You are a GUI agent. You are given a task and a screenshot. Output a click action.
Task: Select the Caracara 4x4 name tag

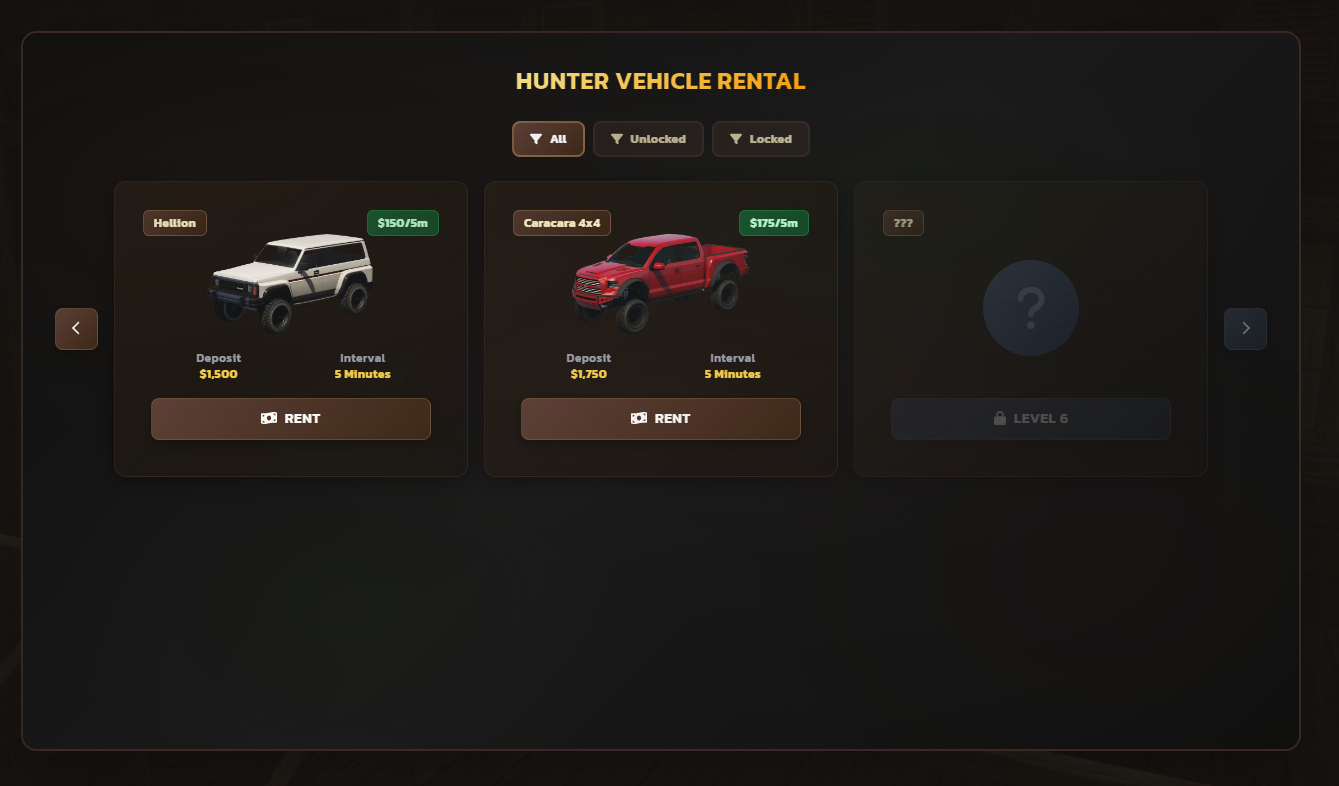561,223
